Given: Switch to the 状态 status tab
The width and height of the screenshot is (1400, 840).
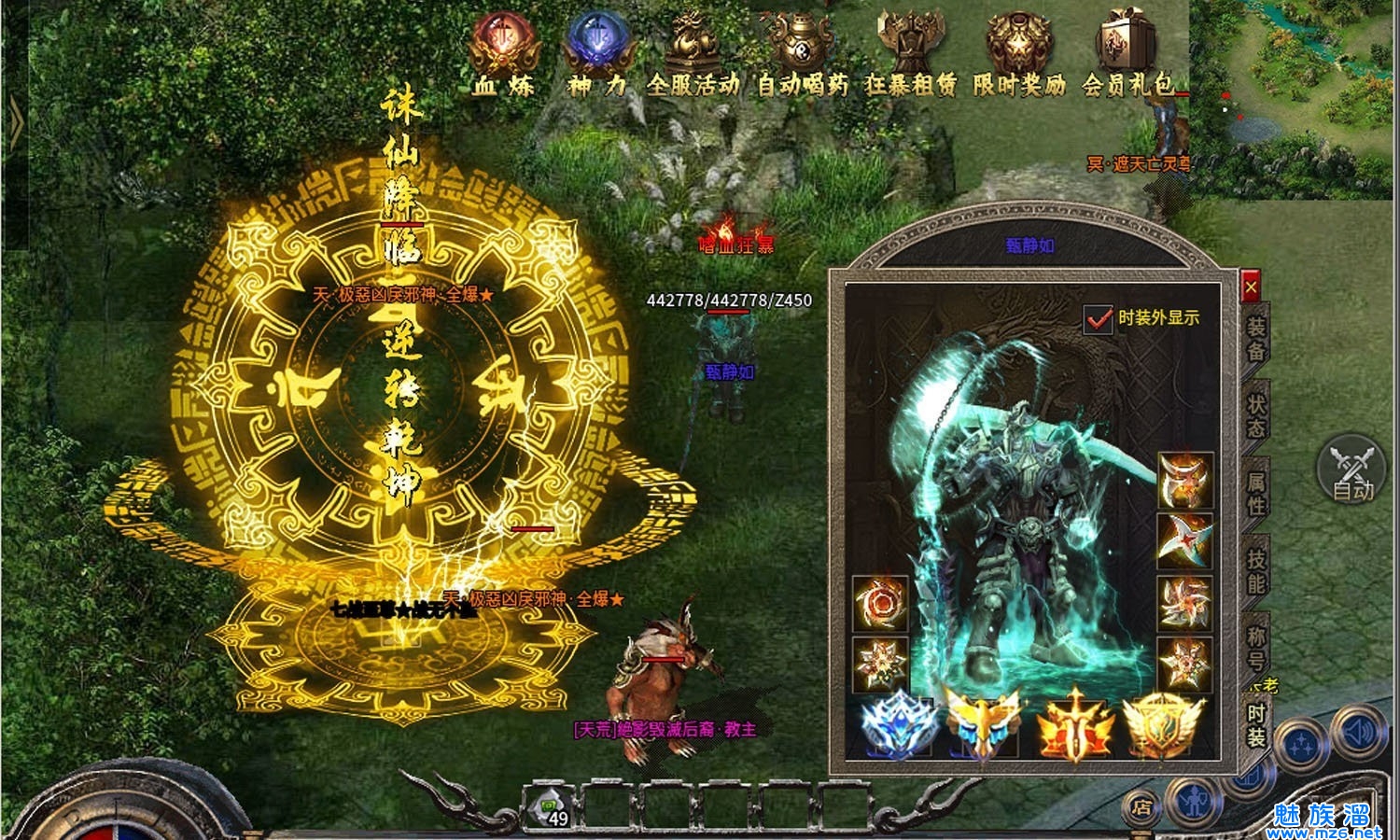Looking at the screenshot, I should point(1256,416).
